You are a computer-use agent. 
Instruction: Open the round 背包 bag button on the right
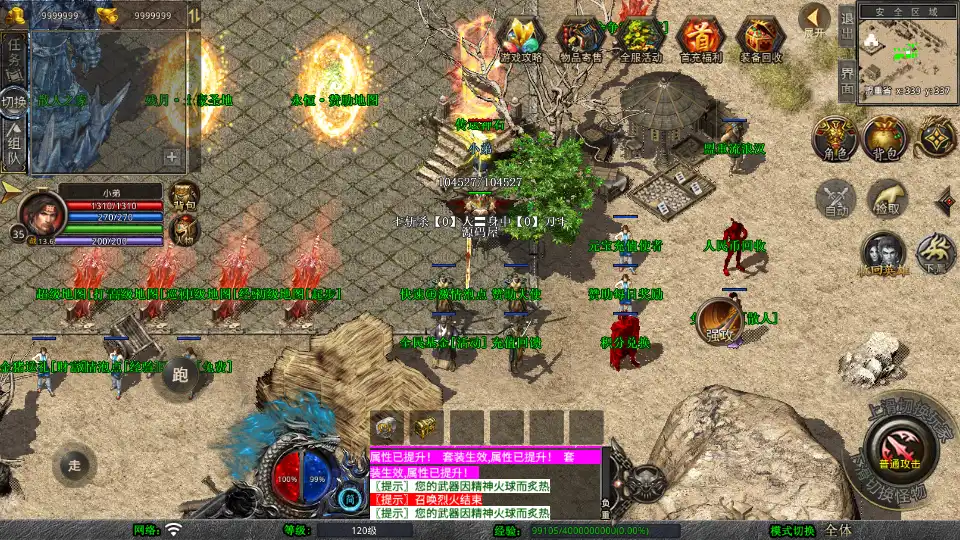click(x=885, y=139)
